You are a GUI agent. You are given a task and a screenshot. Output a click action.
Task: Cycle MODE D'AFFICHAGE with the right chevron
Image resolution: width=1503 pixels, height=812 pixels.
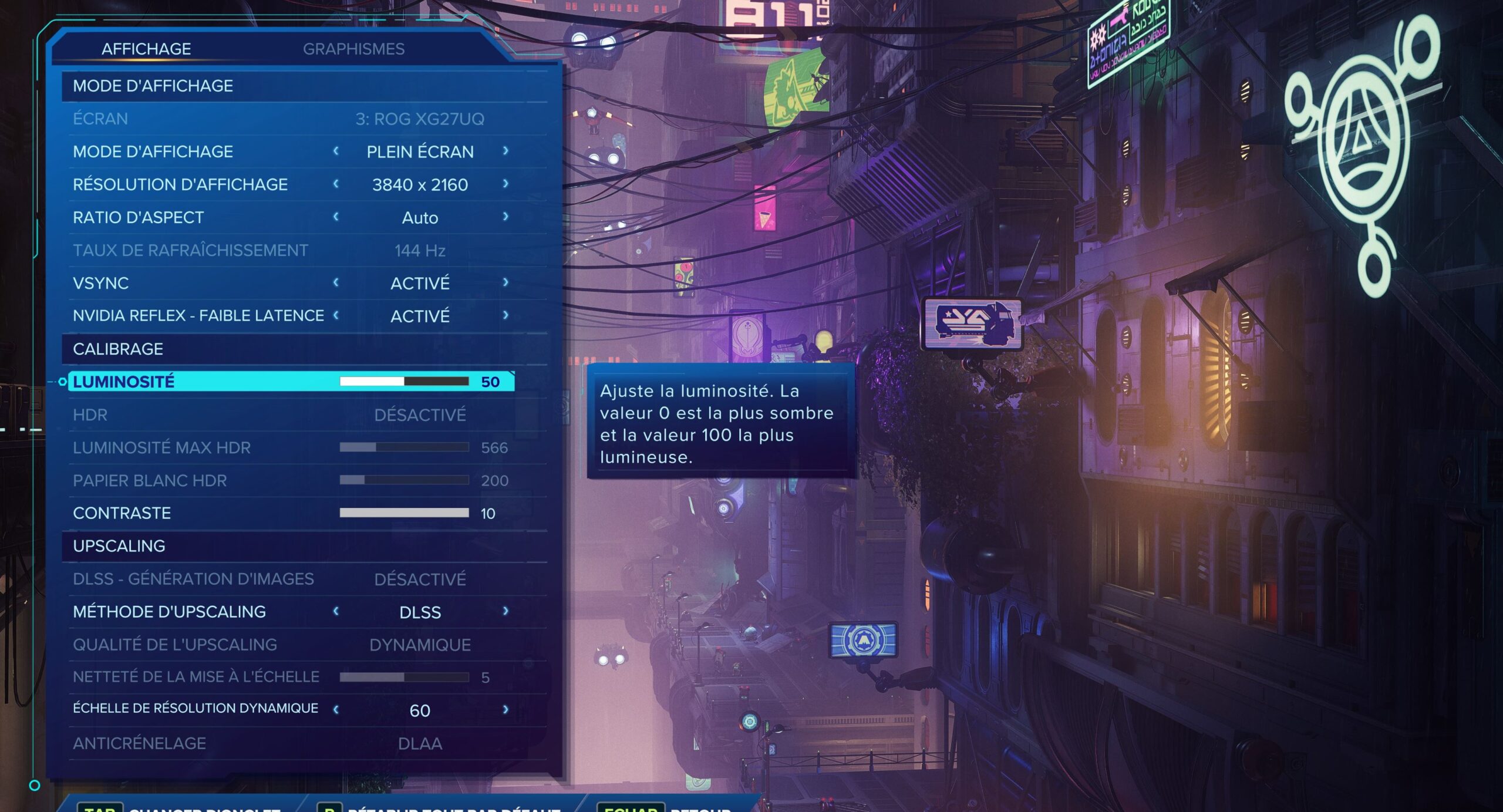[505, 151]
